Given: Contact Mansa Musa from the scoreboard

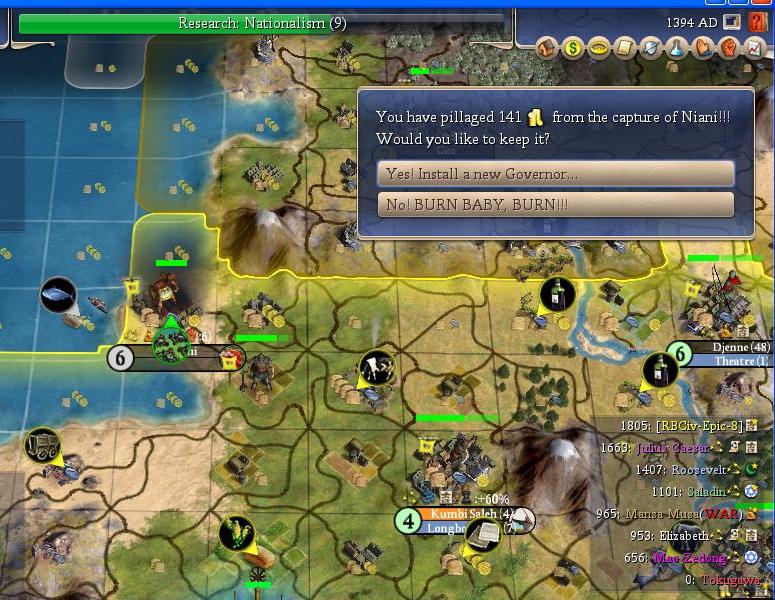Looking at the screenshot, I should tap(663, 514).
